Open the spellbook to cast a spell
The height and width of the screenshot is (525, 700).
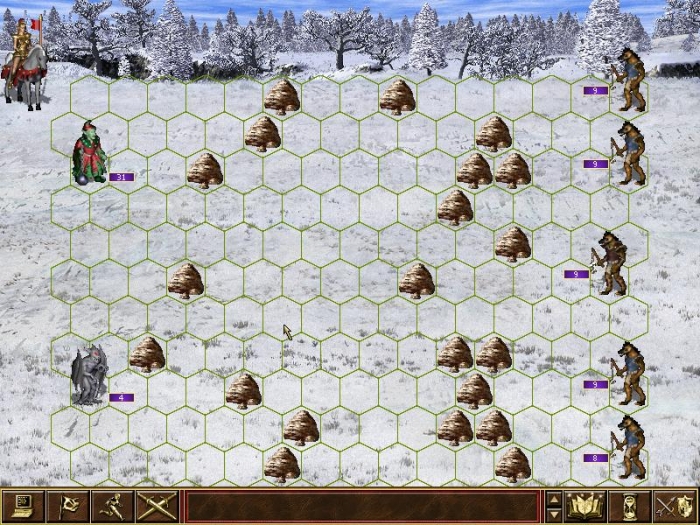587,507
